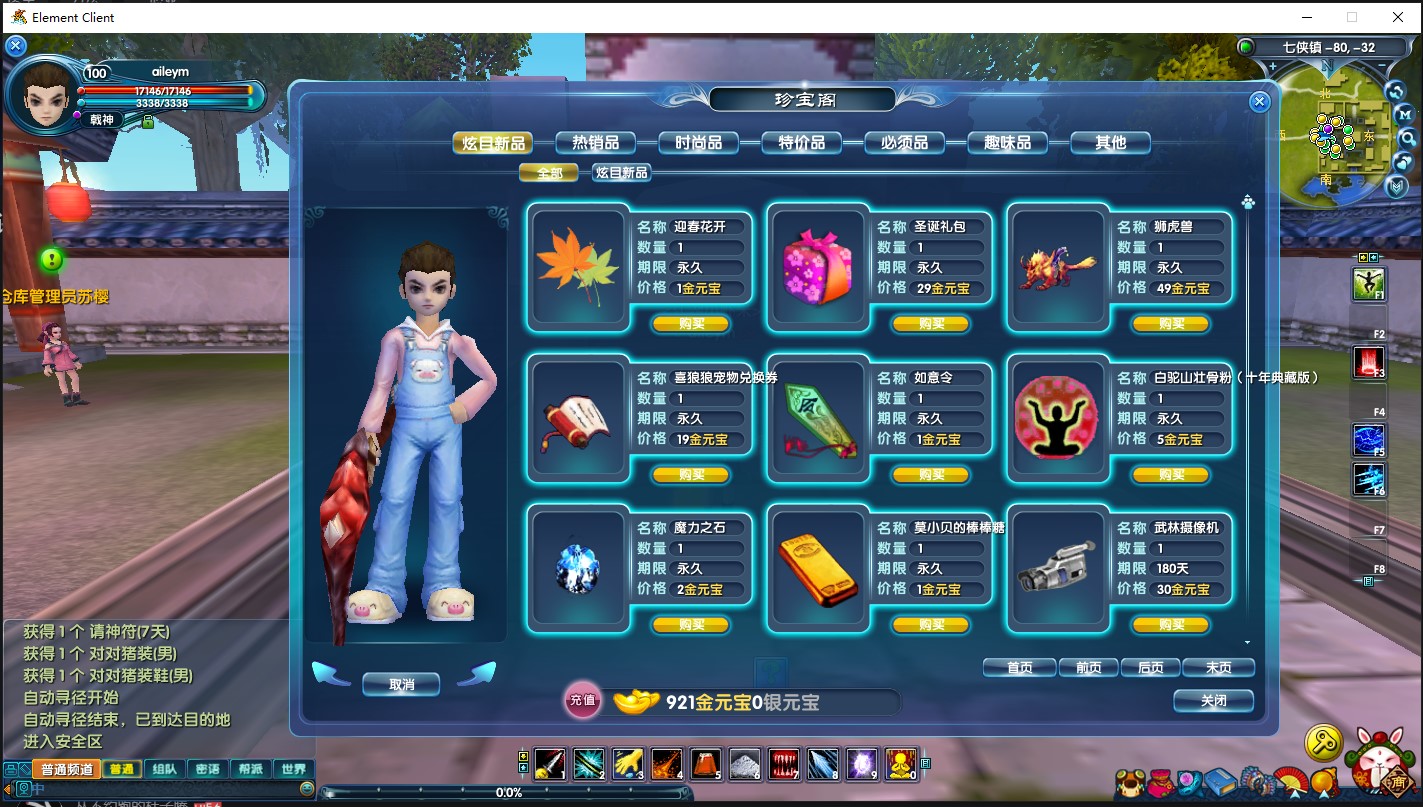Go to the next page with 后页
Screen dimensions: 1423x807
1150,667
